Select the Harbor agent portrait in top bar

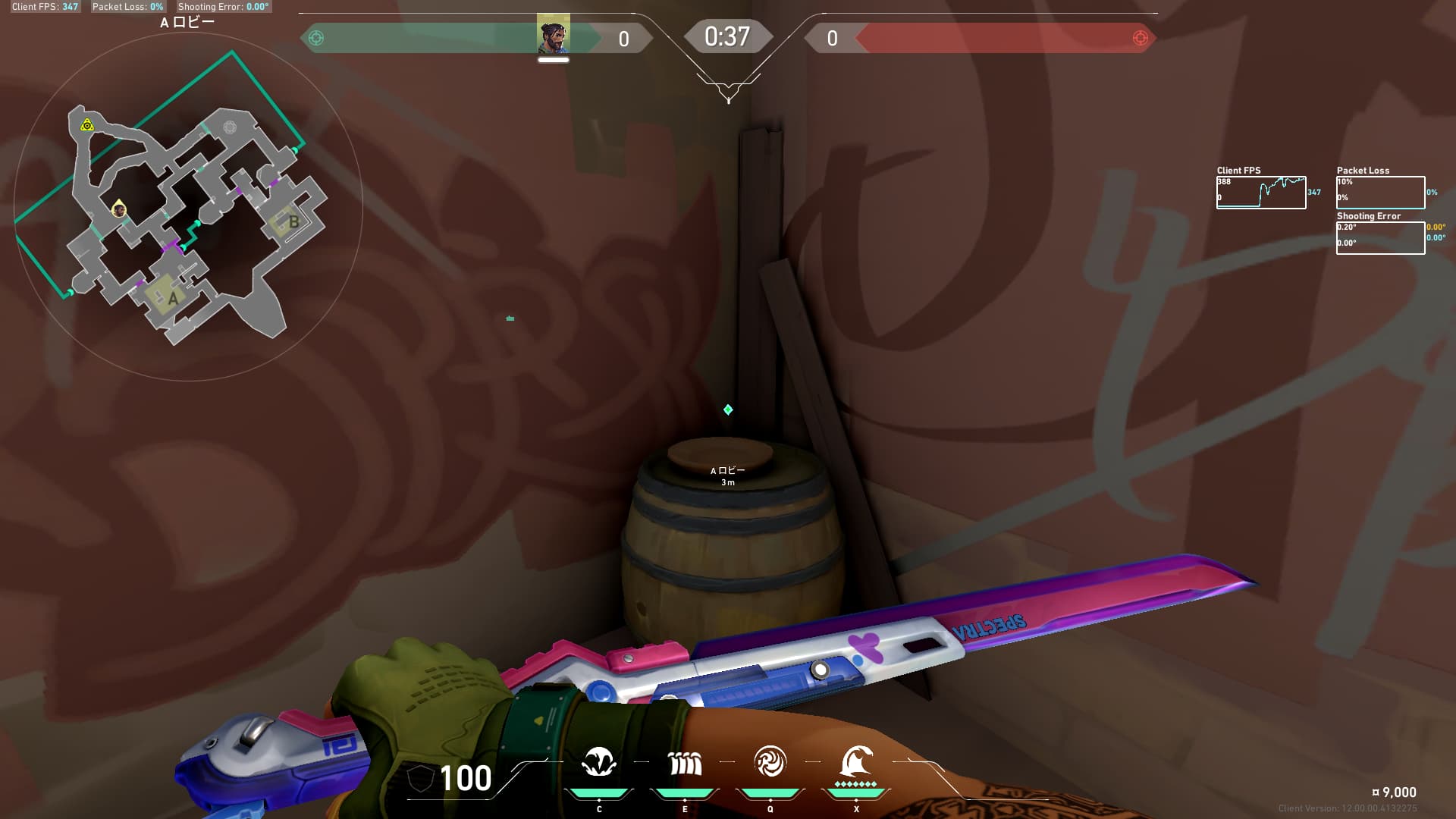tap(553, 35)
